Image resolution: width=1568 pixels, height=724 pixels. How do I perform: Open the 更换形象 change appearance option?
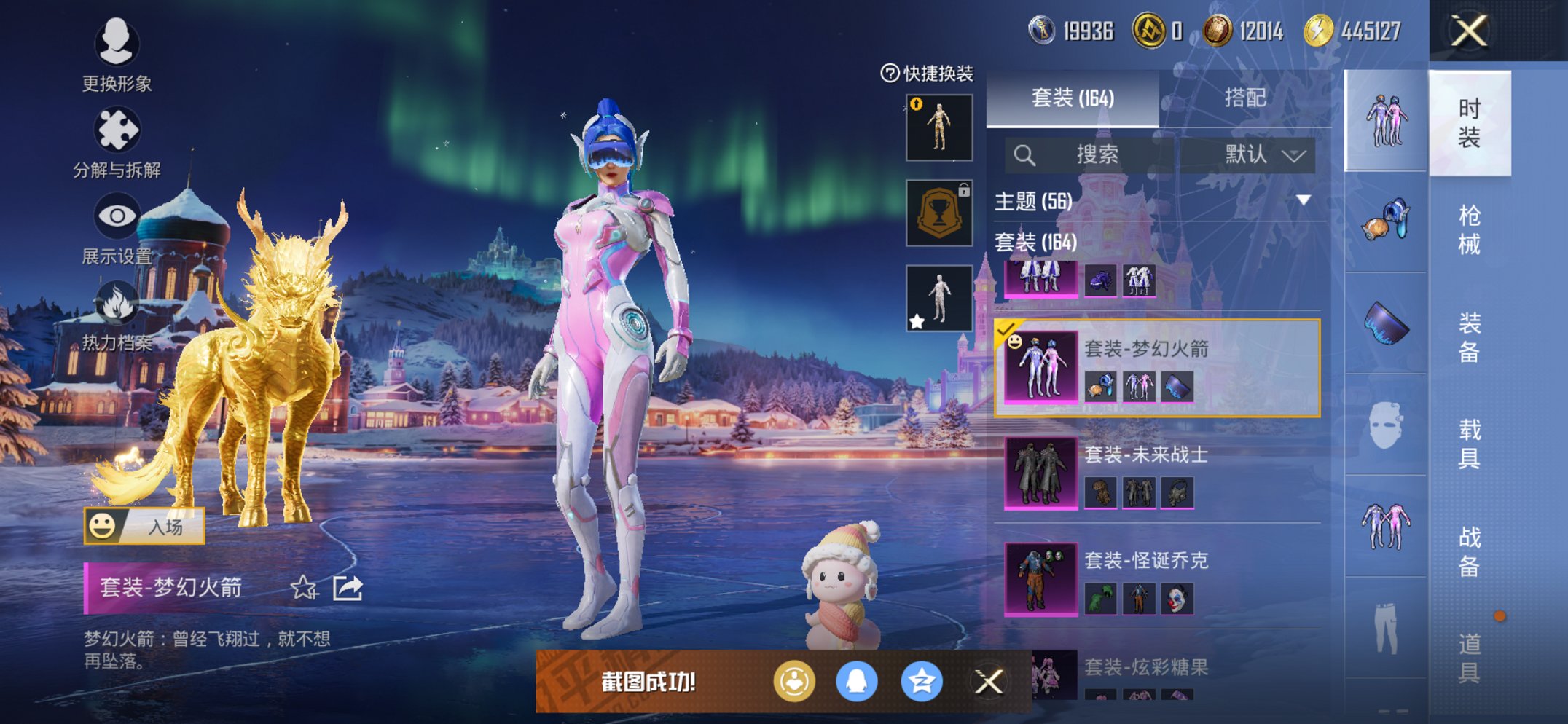point(117,56)
